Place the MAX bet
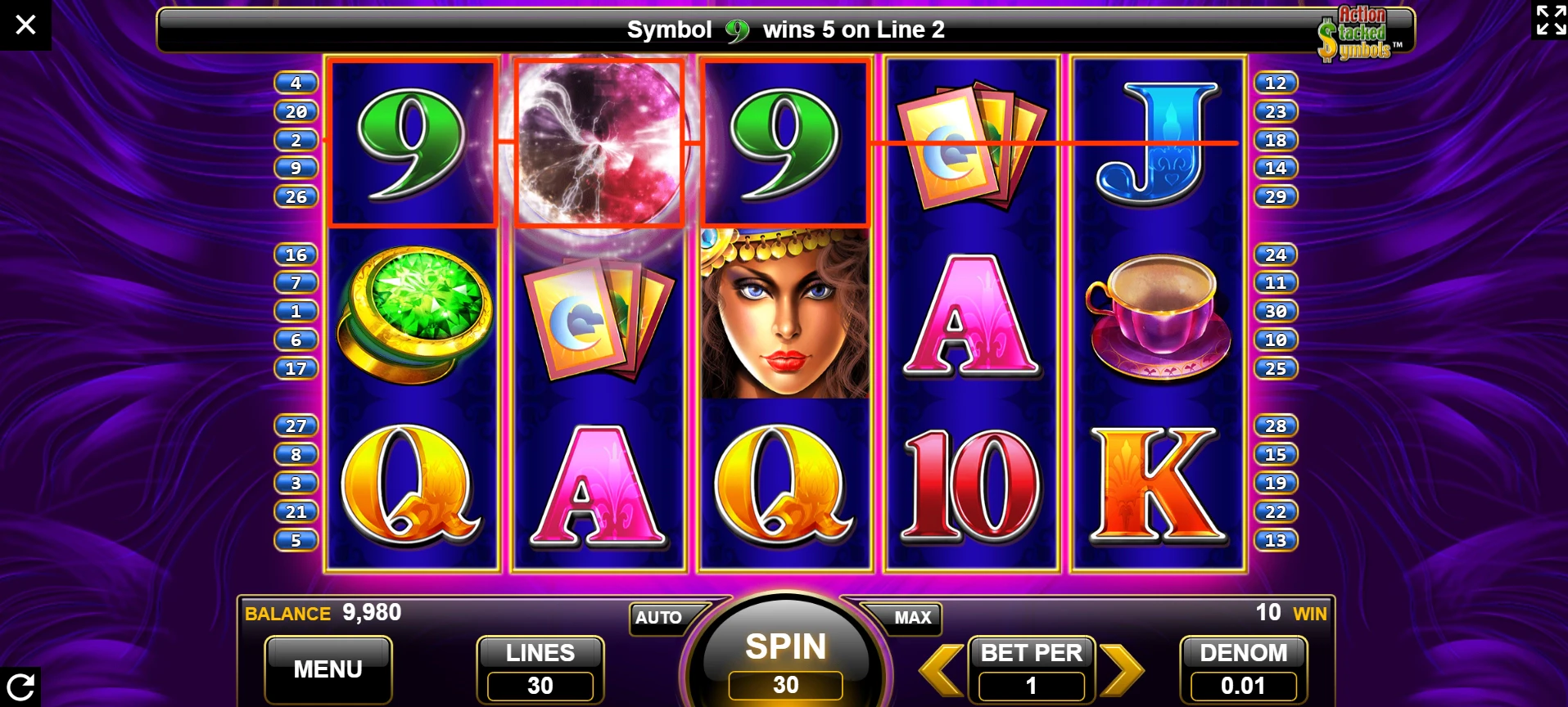The image size is (1568, 707). coord(909,618)
